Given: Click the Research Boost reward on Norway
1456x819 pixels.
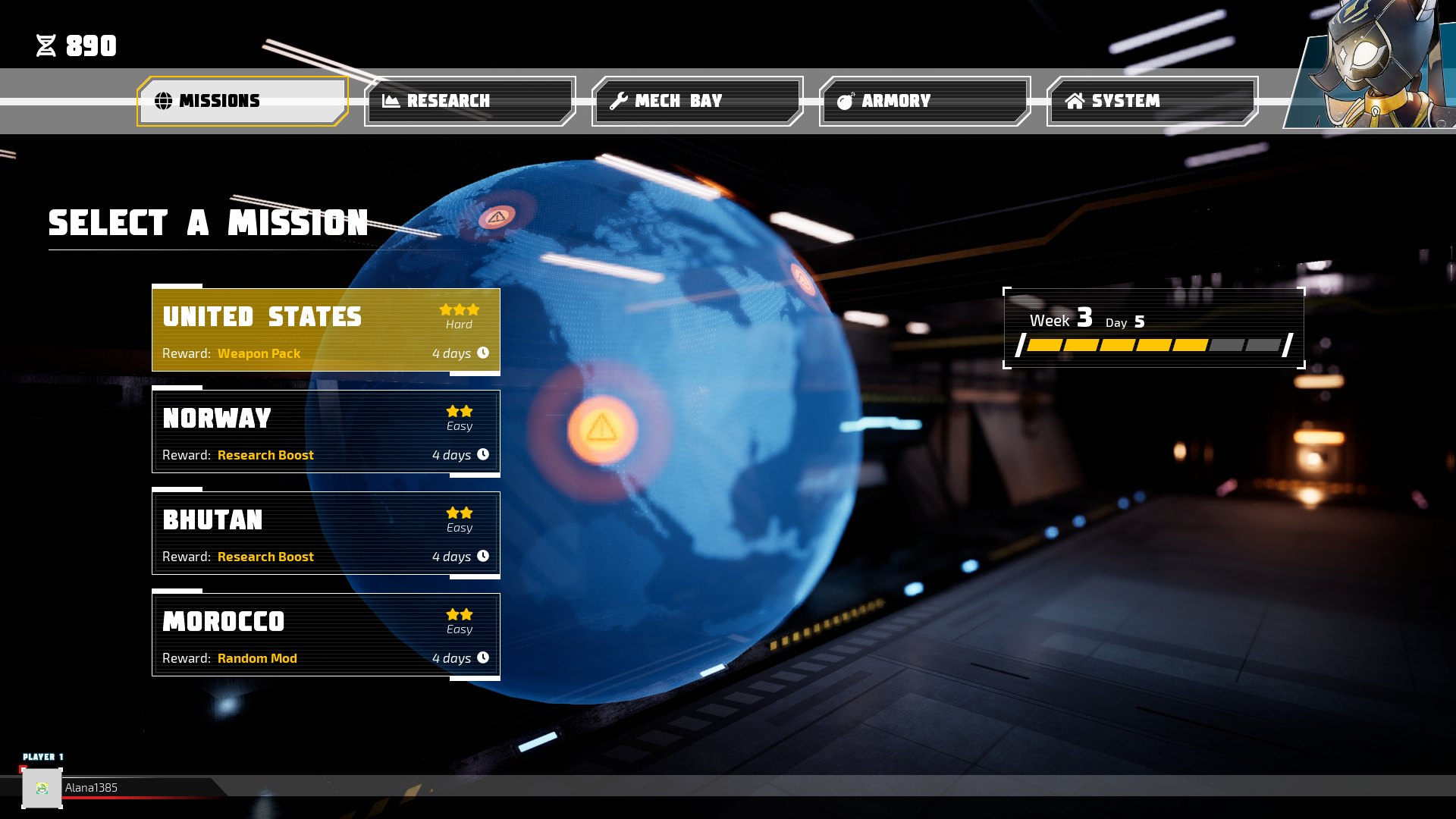Looking at the screenshot, I should pos(265,455).
